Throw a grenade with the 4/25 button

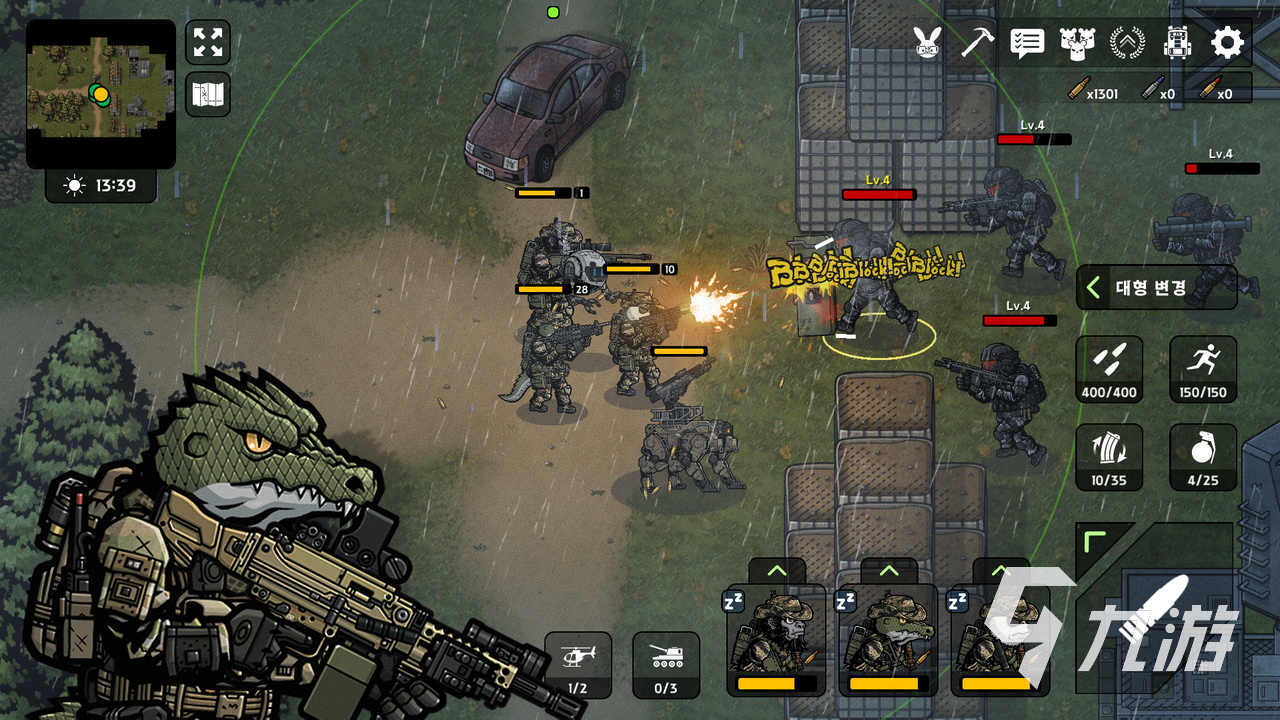[x=1203, y=457]
